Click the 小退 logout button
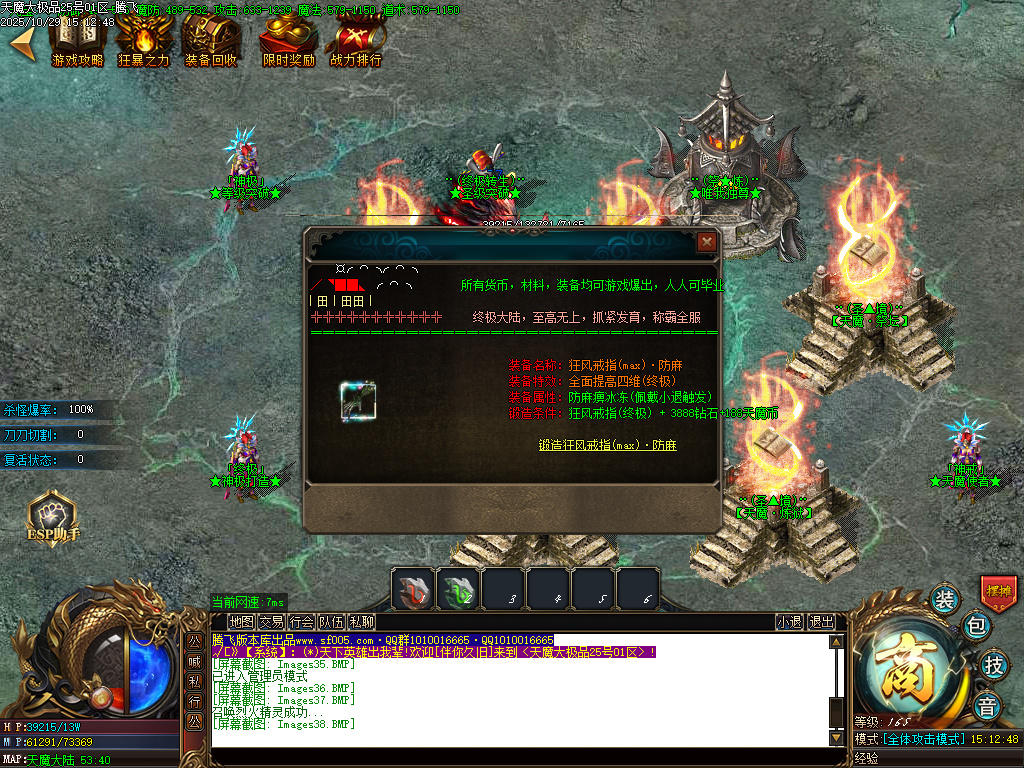Image resolution: width=1024 pixels, height=768 pixels. (x=789, y=622)
